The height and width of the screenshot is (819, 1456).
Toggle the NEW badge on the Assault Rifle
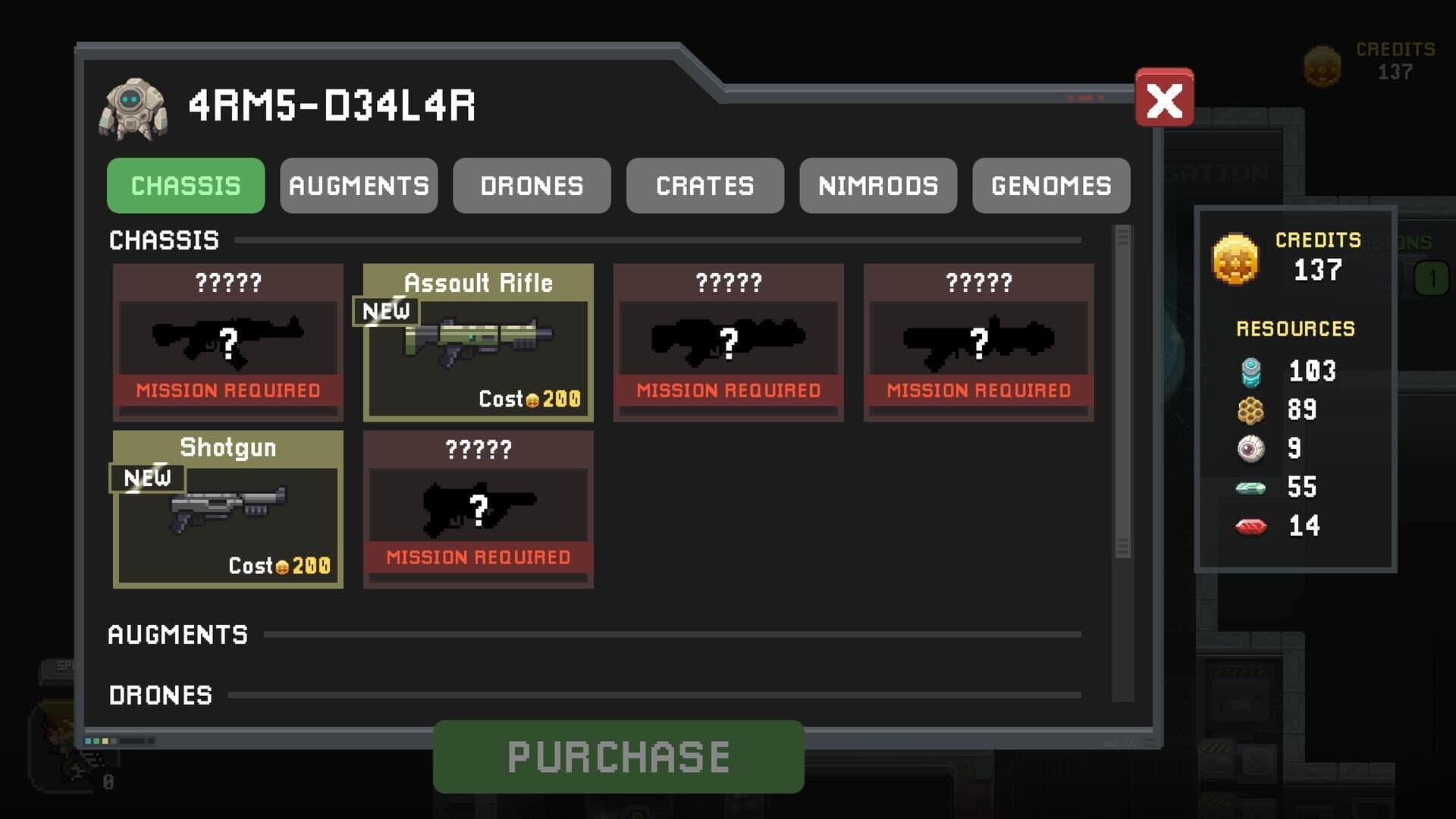click(x=385, y=311)
